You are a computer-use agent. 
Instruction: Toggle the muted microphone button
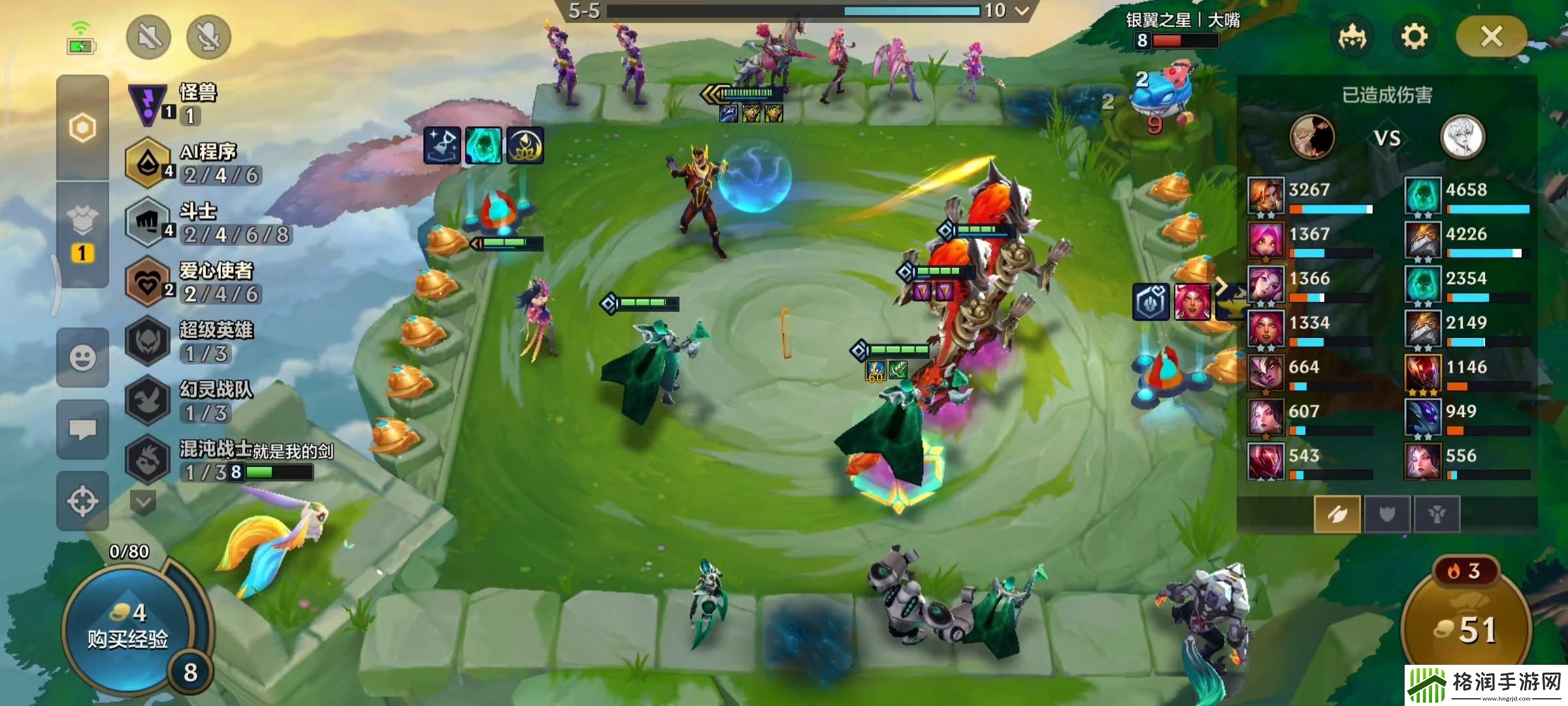click(x=208, y=37)
